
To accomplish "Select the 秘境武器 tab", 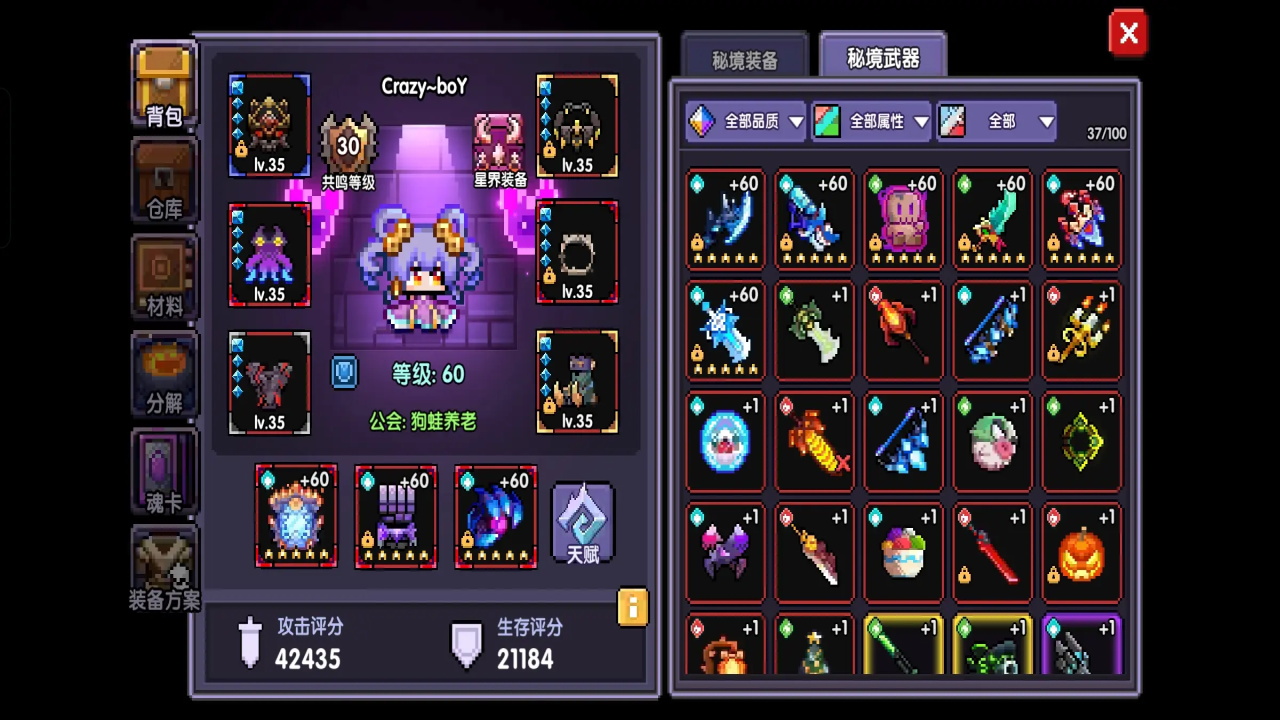I will [883, 57].
